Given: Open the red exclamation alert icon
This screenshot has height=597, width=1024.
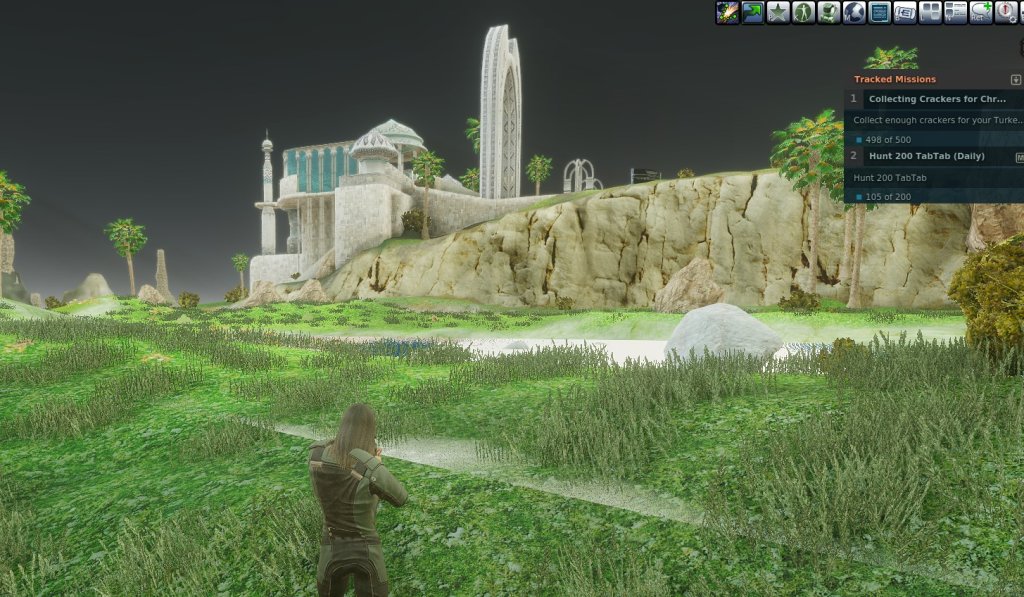Looking at the screenshot, I should tap(1006, 13).
